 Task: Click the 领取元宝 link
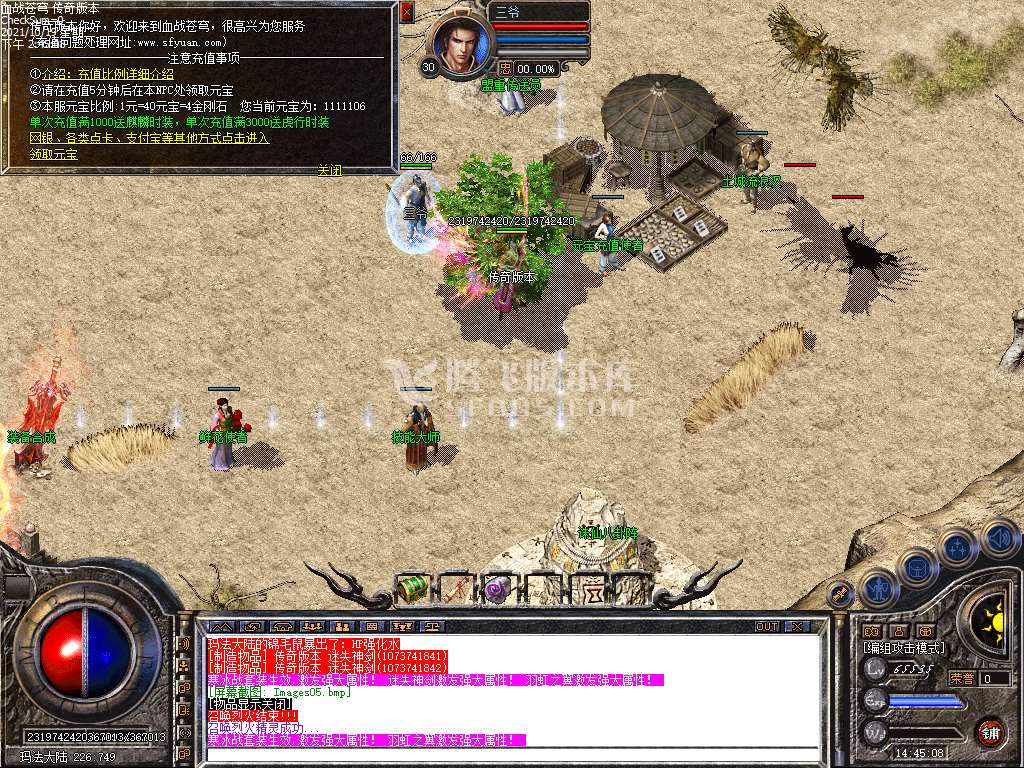tap(54, 155)
